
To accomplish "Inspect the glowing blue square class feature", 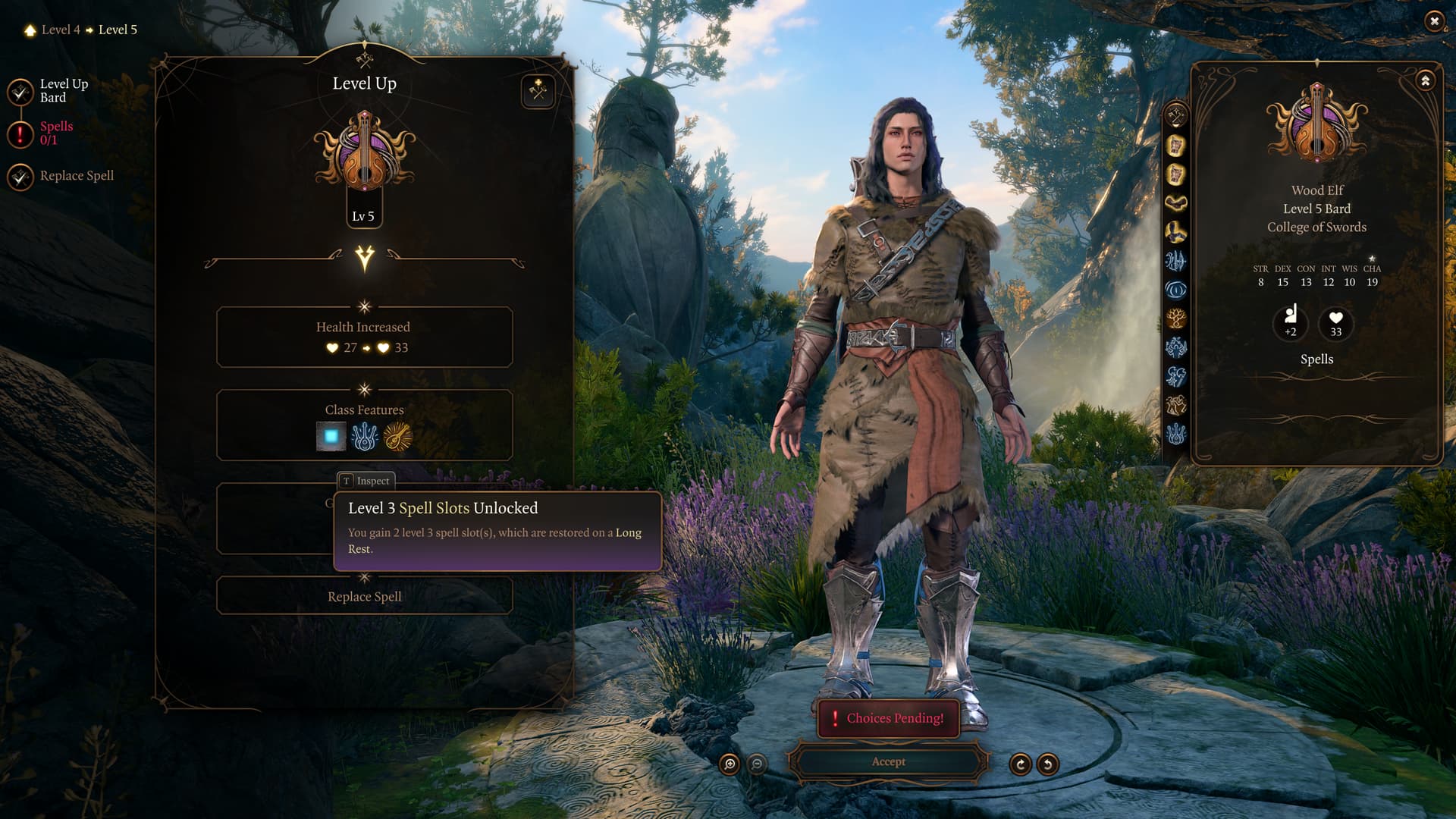I will [x=331, y=437].
